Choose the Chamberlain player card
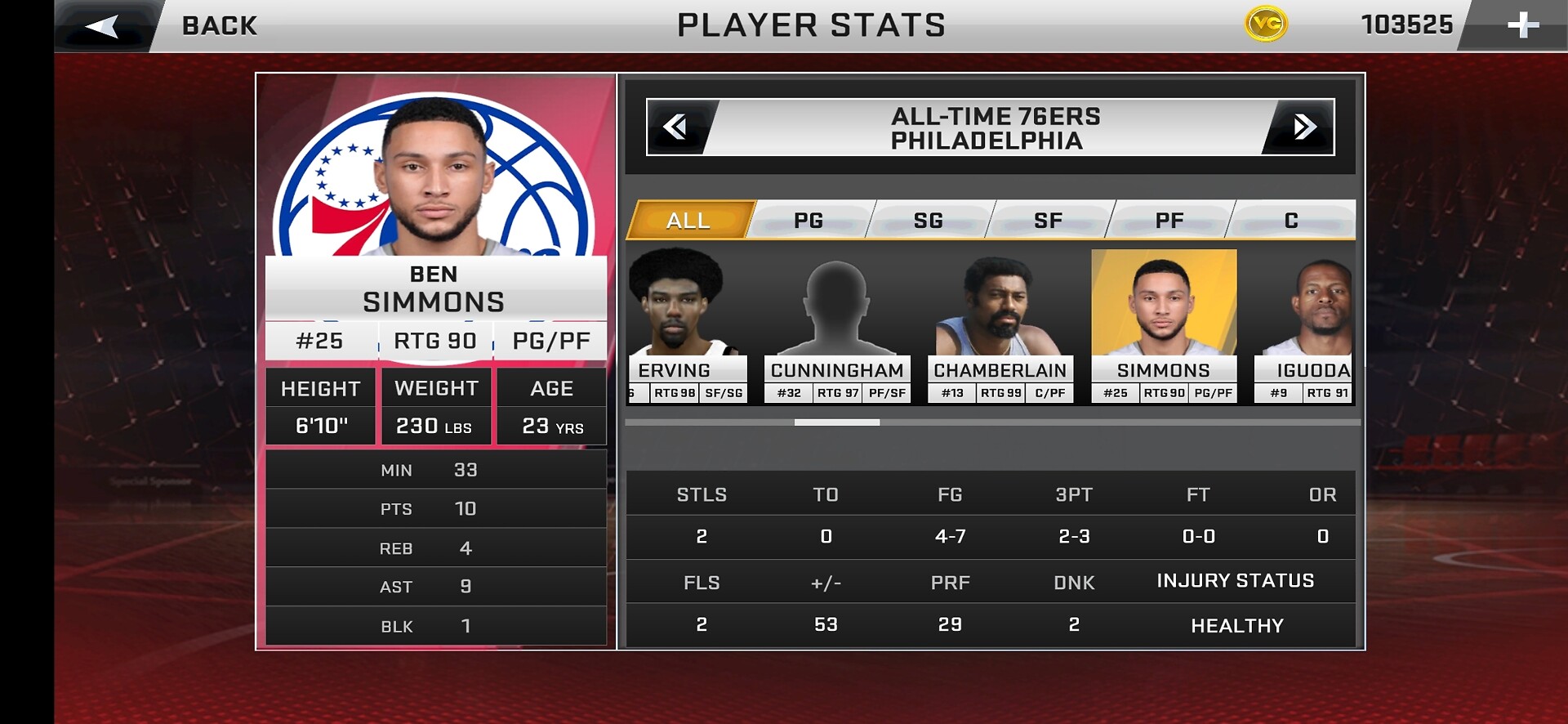Image resolution: width=1568 pixels, height=724 pixels. 1000,327
